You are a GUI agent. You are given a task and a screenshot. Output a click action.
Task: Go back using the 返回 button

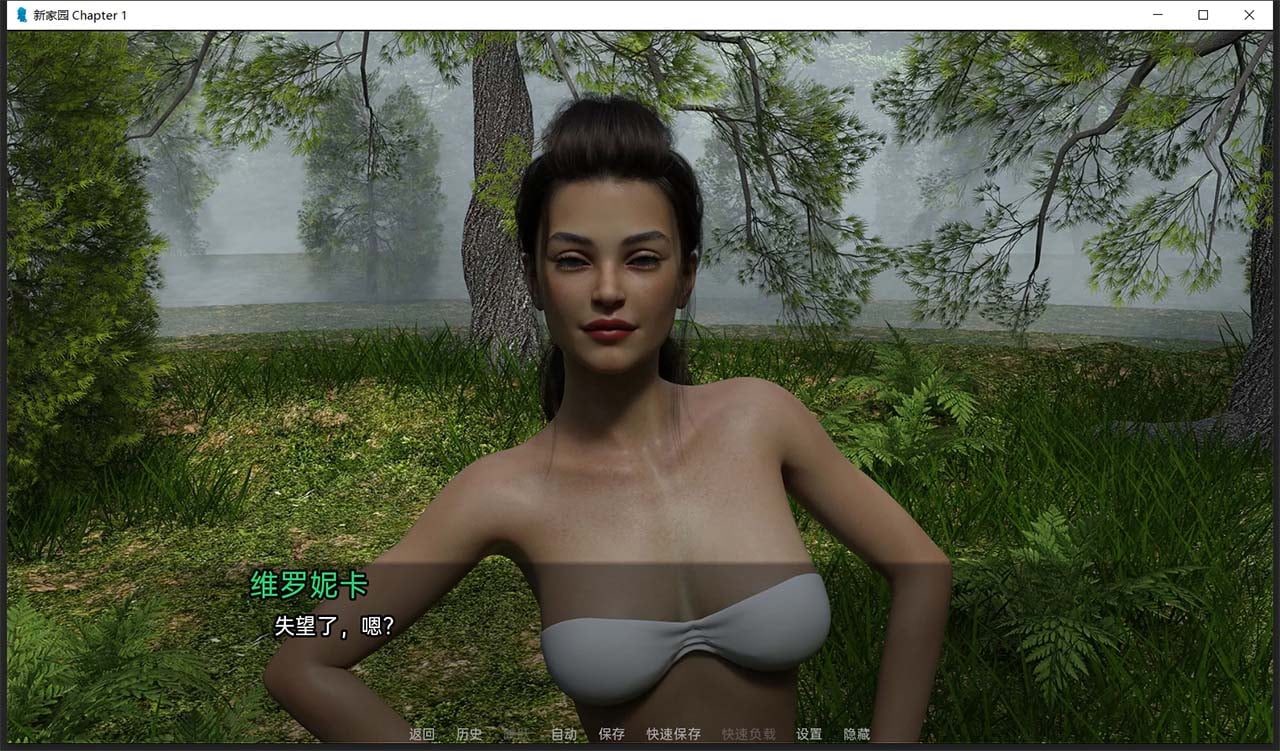(x=422, y=734)
